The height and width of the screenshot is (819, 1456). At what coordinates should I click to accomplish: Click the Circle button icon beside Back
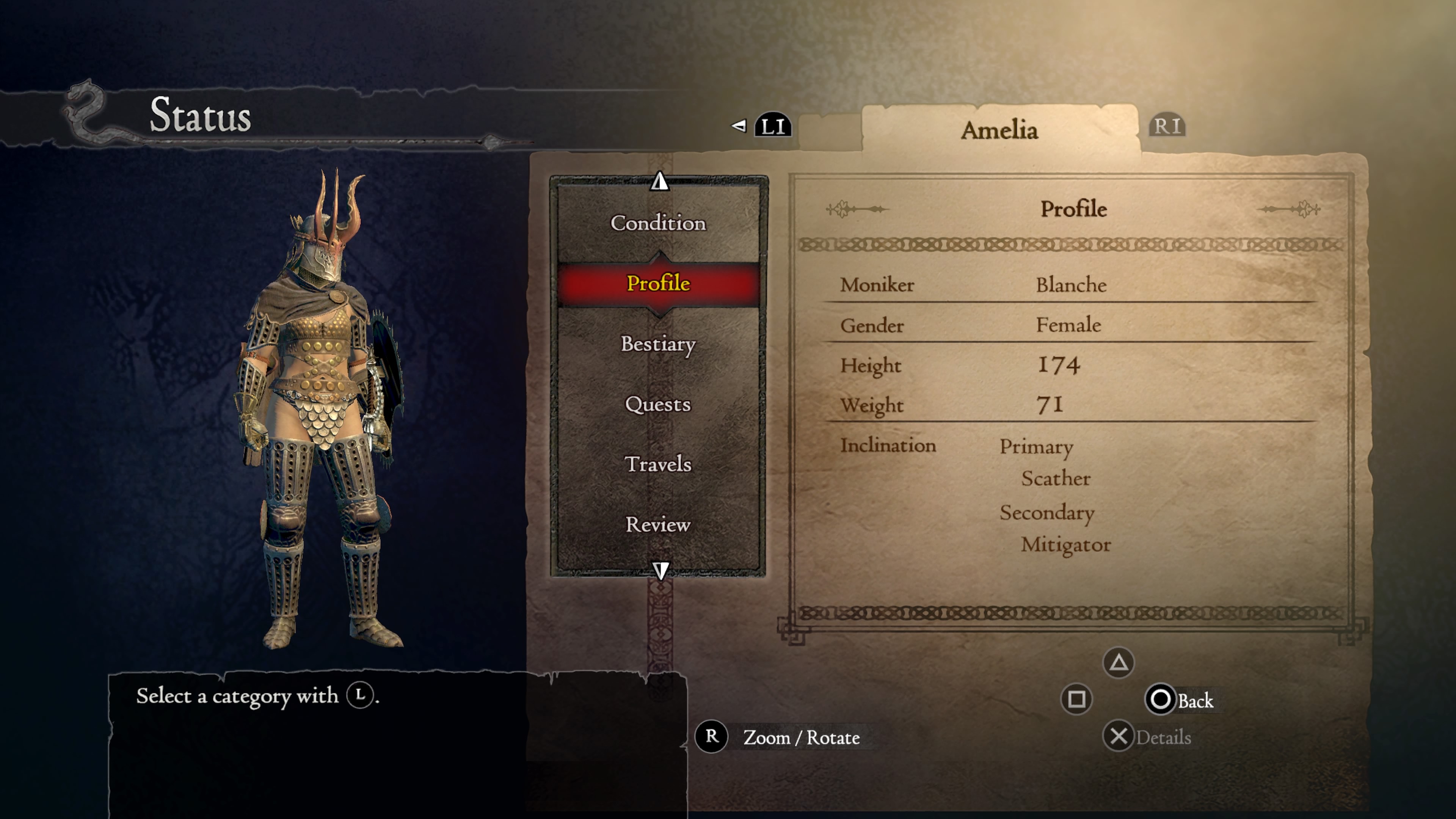point(1160,700)
